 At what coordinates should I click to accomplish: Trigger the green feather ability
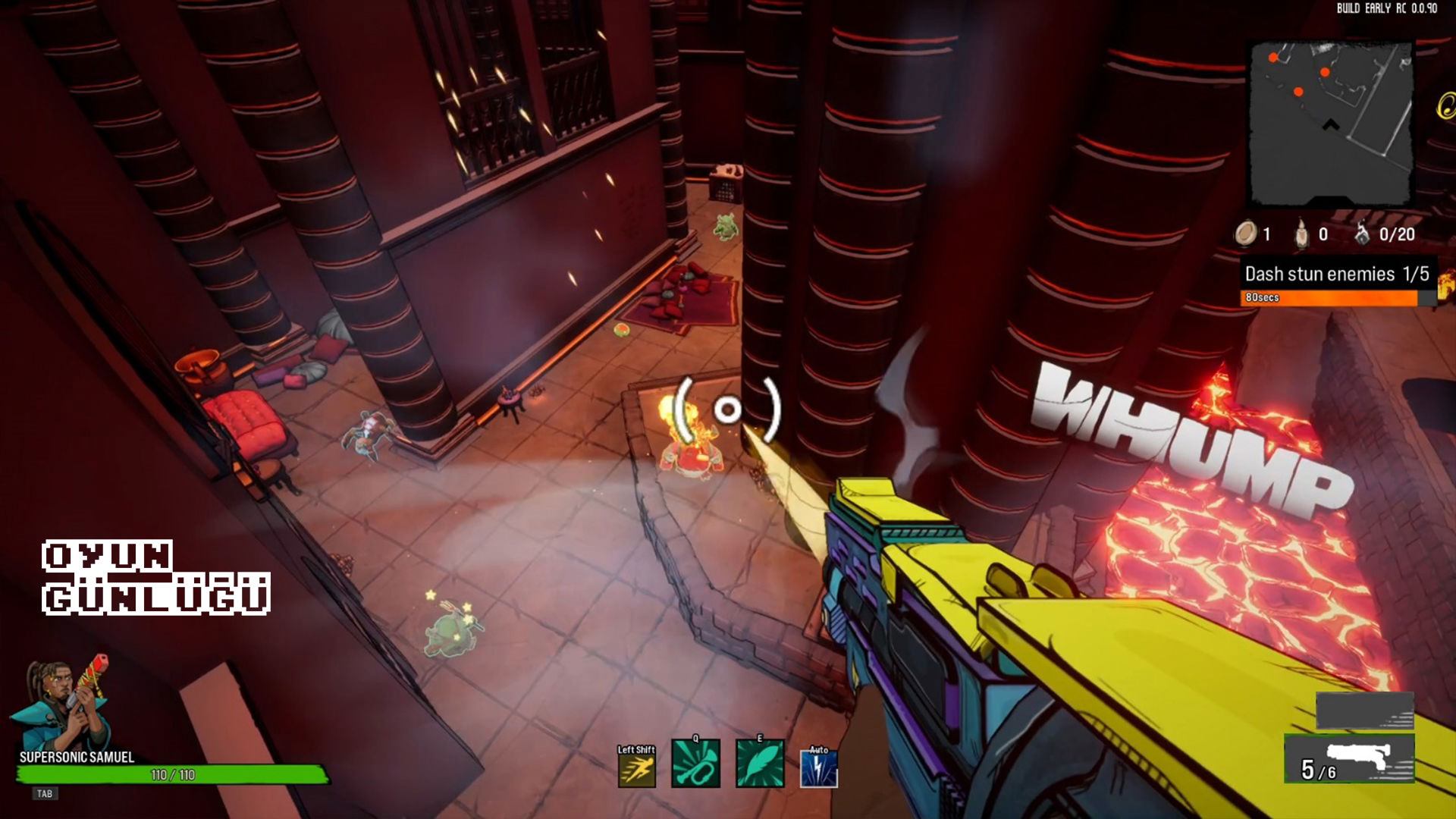pos(760,764)
